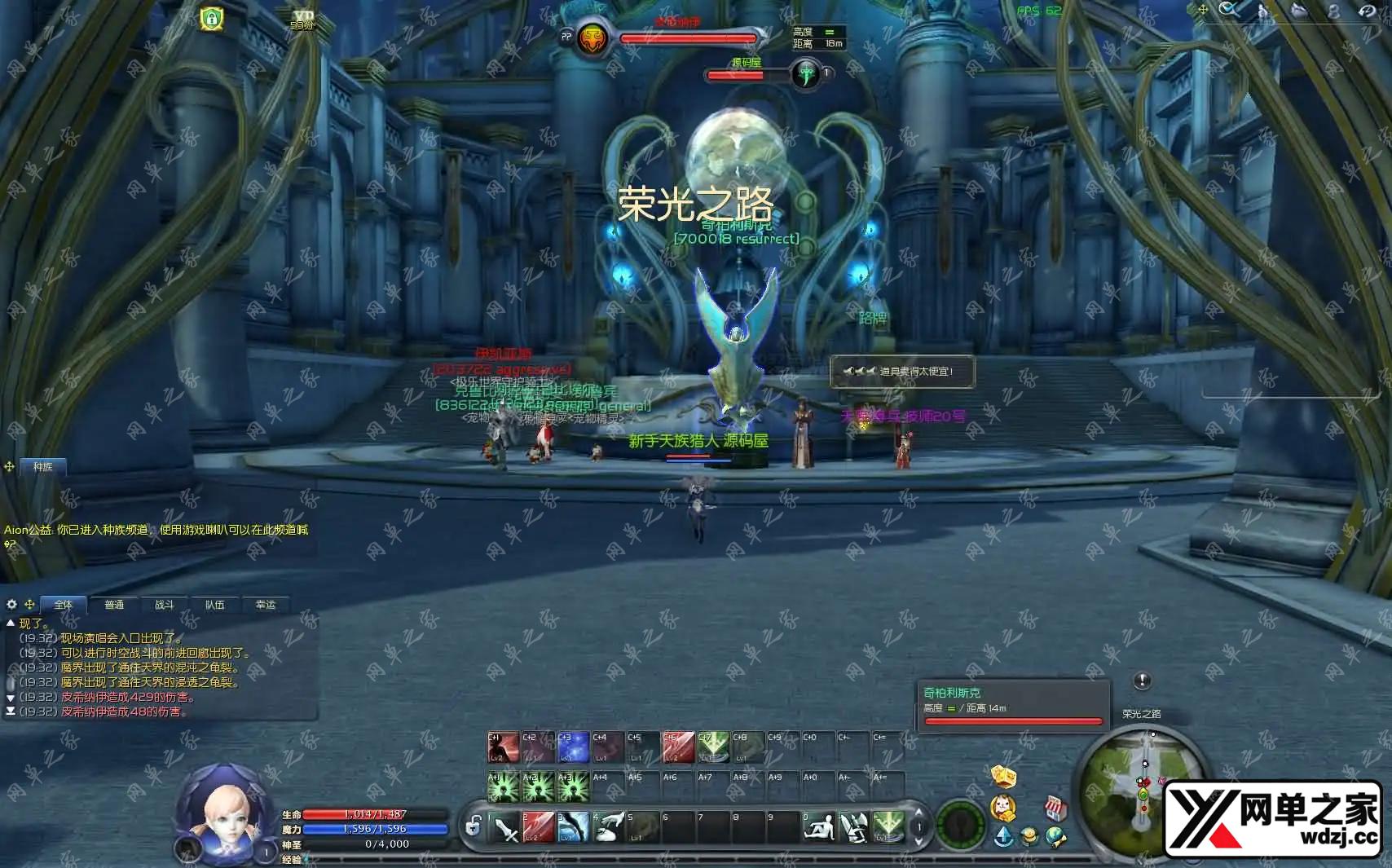Screen dimensions: 1392x868
Task: Activate the sword attack skill in slot 1
Action: 504,827
